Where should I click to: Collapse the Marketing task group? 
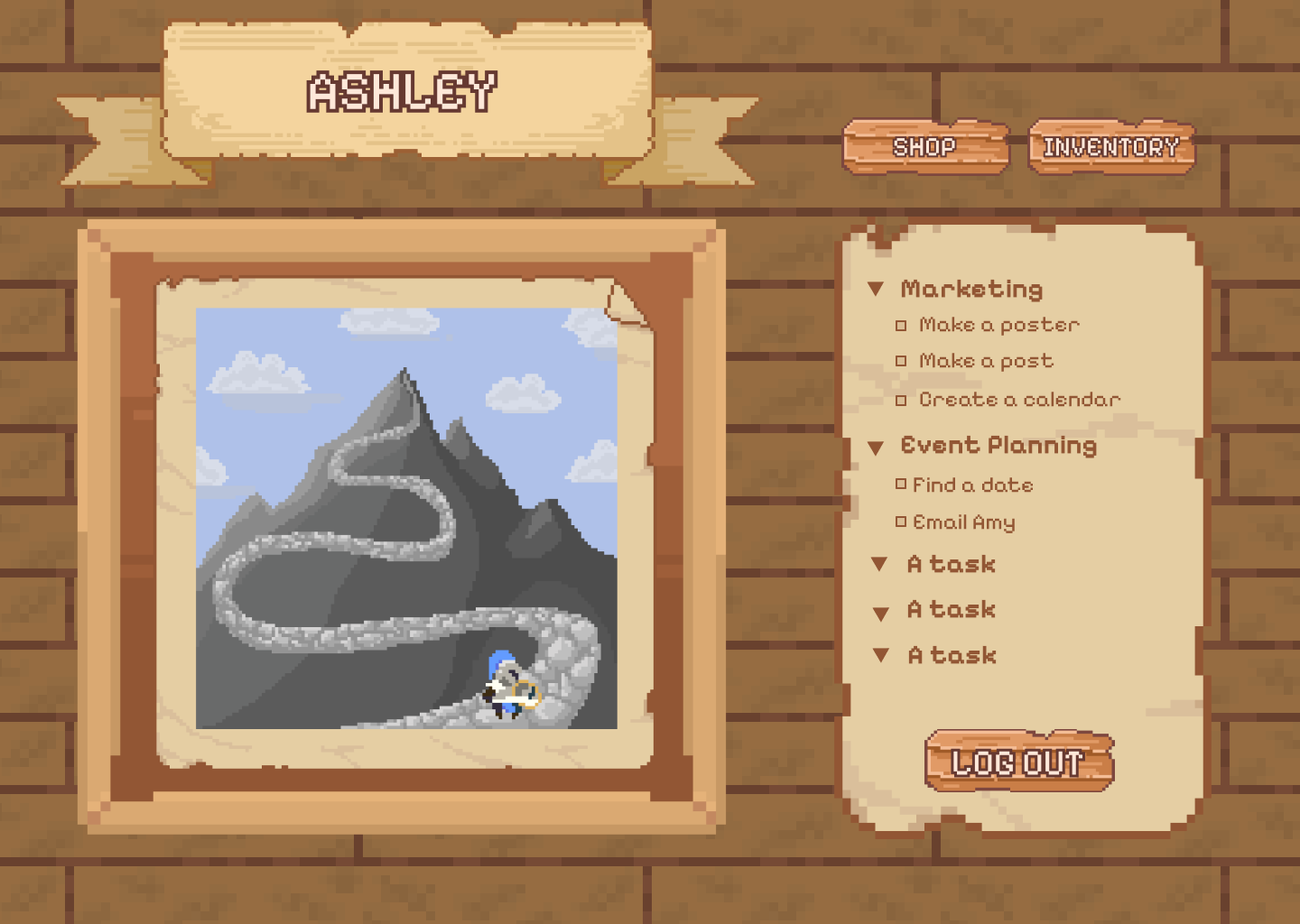[875, 289]
